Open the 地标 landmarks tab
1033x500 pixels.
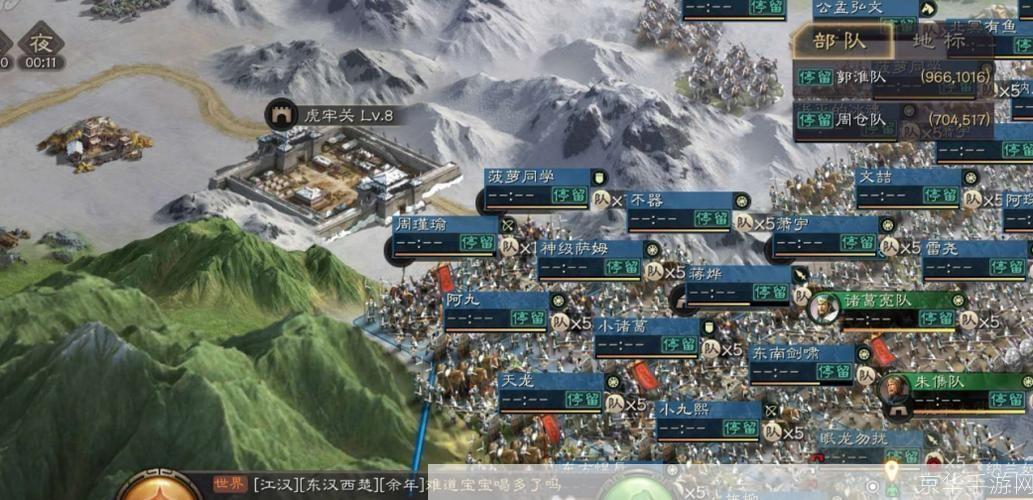pos(939,41)
